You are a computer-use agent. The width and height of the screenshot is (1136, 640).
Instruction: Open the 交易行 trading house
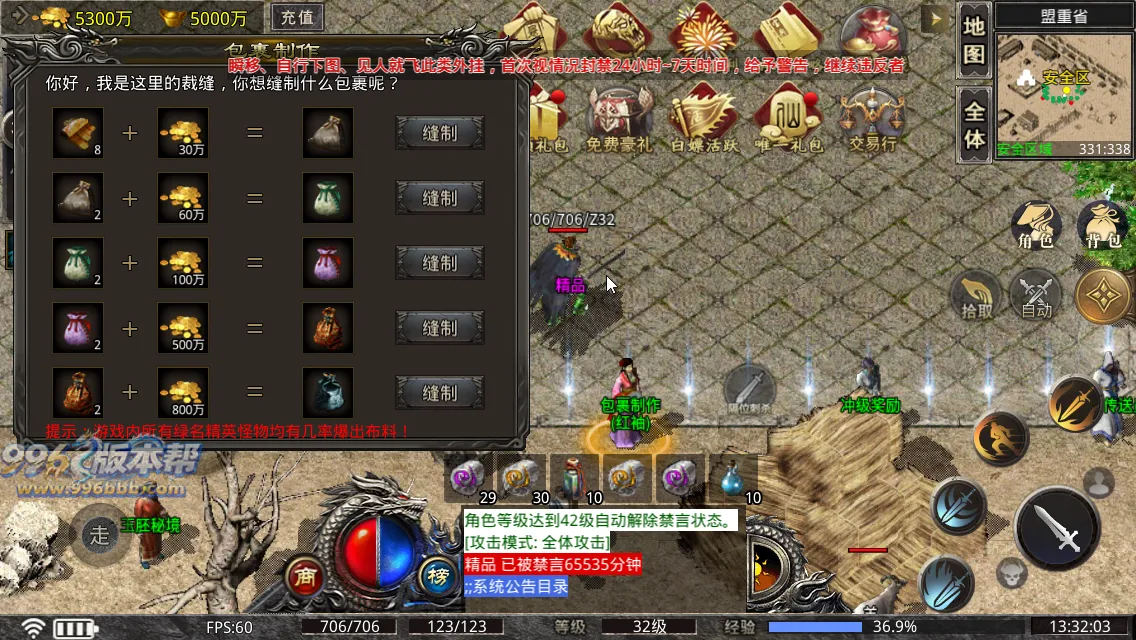(x=872, y=120)
